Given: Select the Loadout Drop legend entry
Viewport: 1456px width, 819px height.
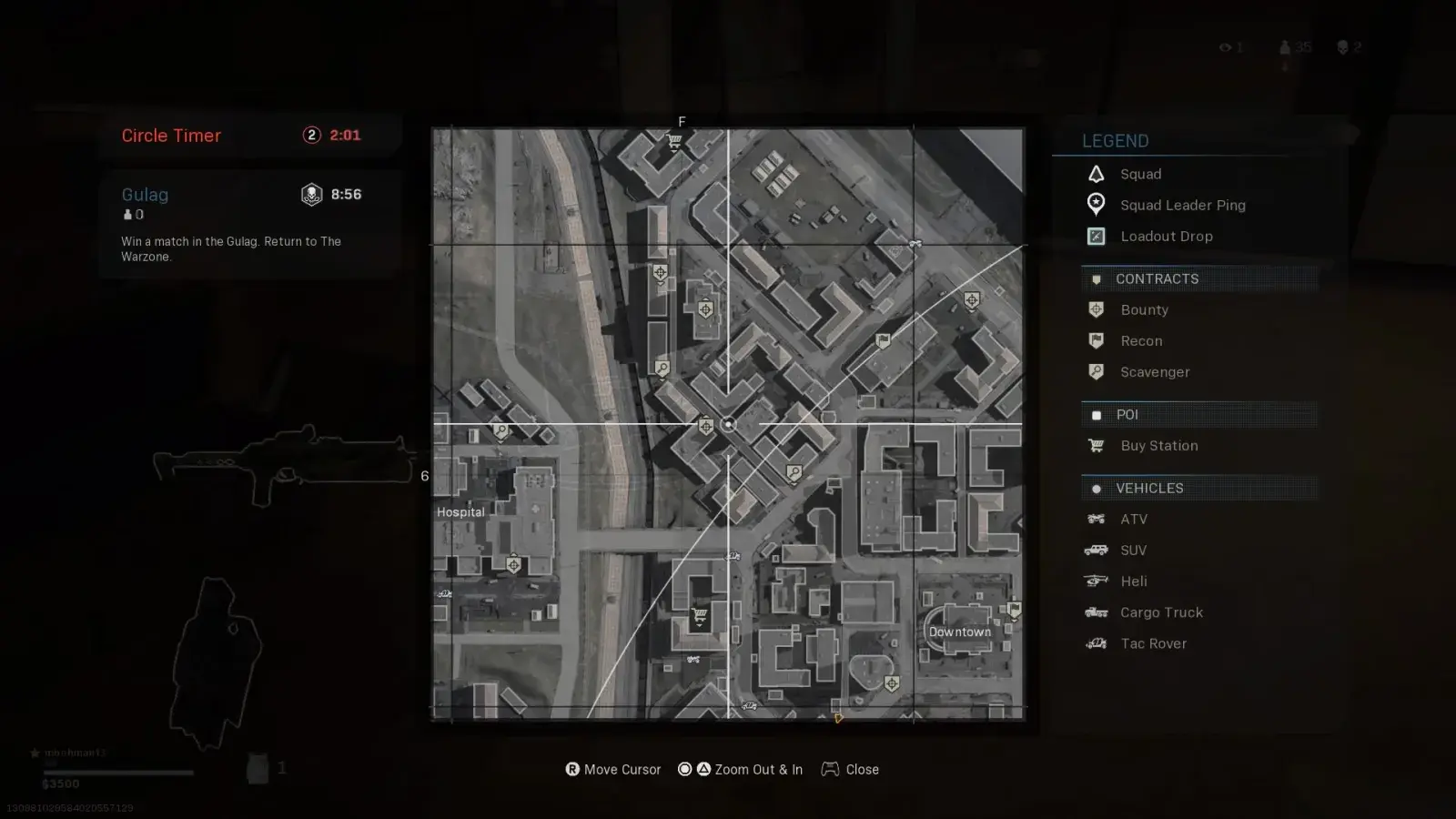Looking at the screenshot, I should point(1166,236).
